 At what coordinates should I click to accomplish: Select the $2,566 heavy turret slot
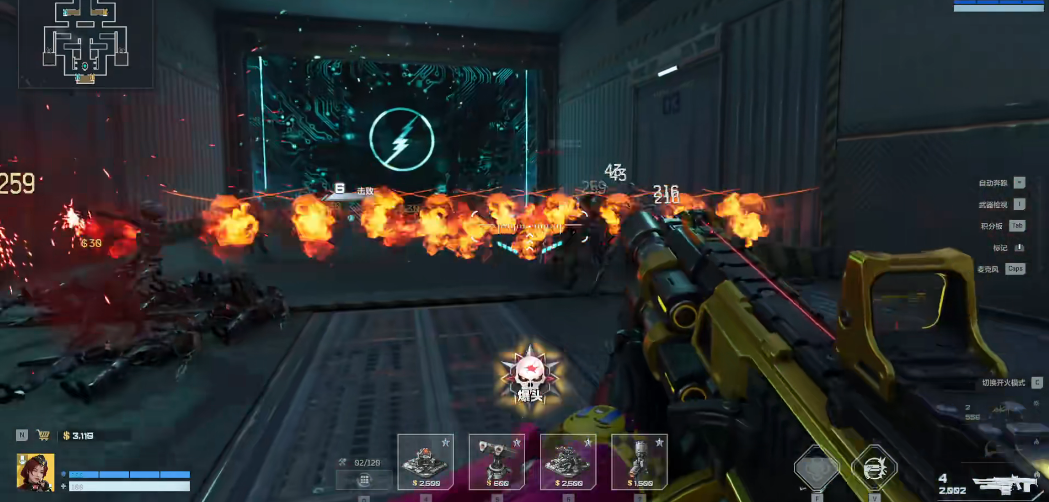(568, 461)
